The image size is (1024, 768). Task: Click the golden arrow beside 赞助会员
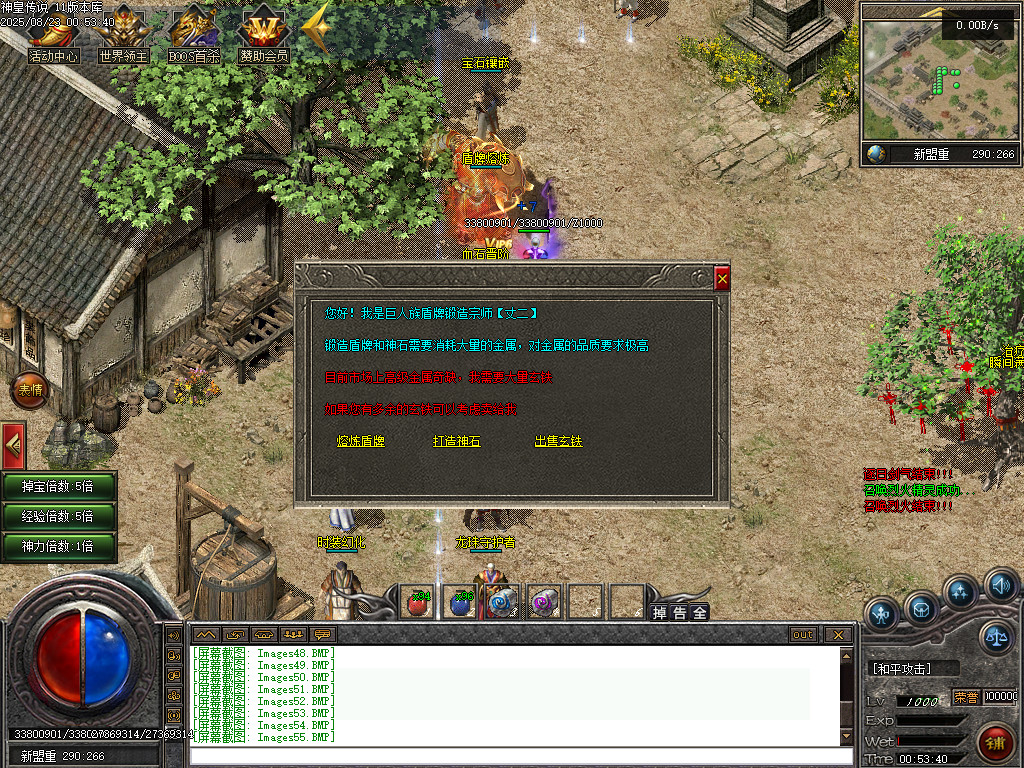pyautogui.click(x=316, y=30)
